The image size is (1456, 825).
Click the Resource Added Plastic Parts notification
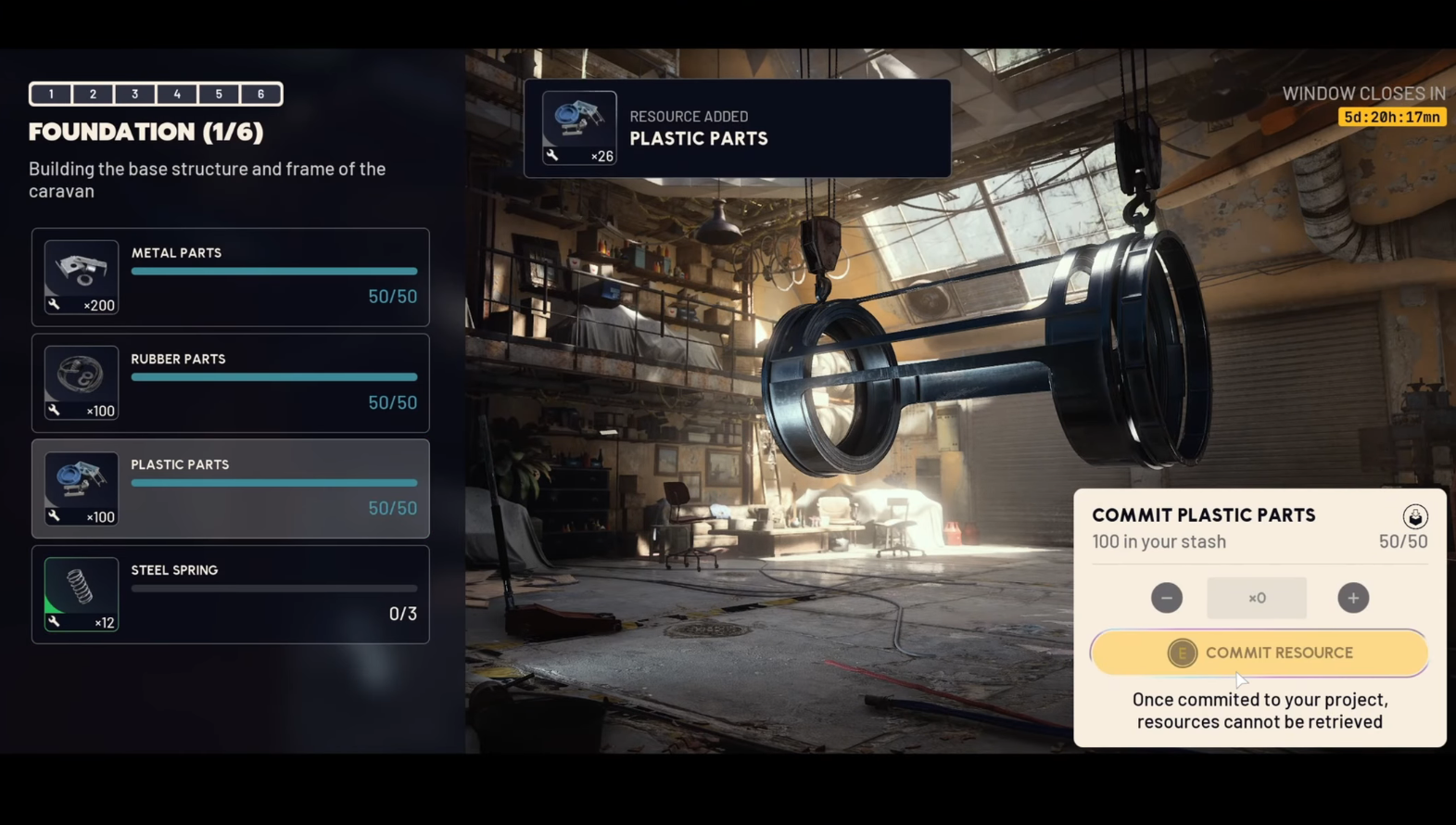point(737,128)
